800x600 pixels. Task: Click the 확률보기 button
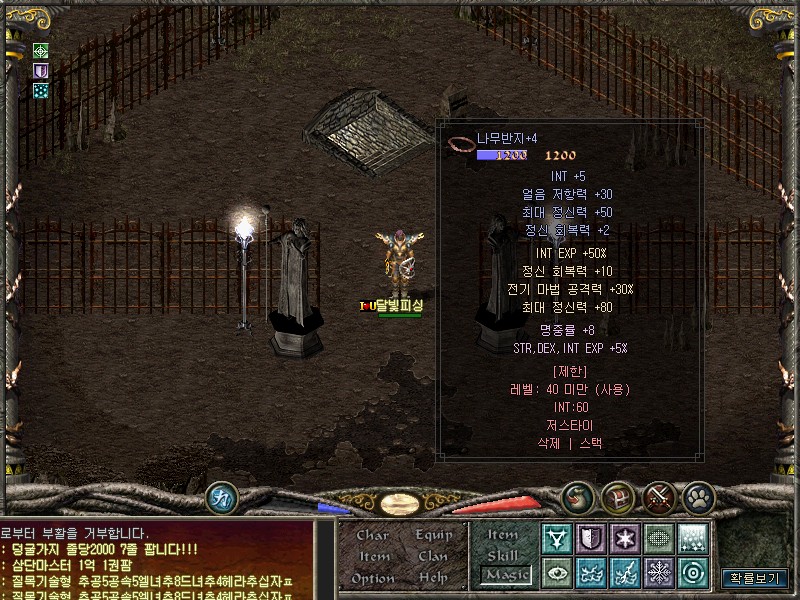click(755, 578)
